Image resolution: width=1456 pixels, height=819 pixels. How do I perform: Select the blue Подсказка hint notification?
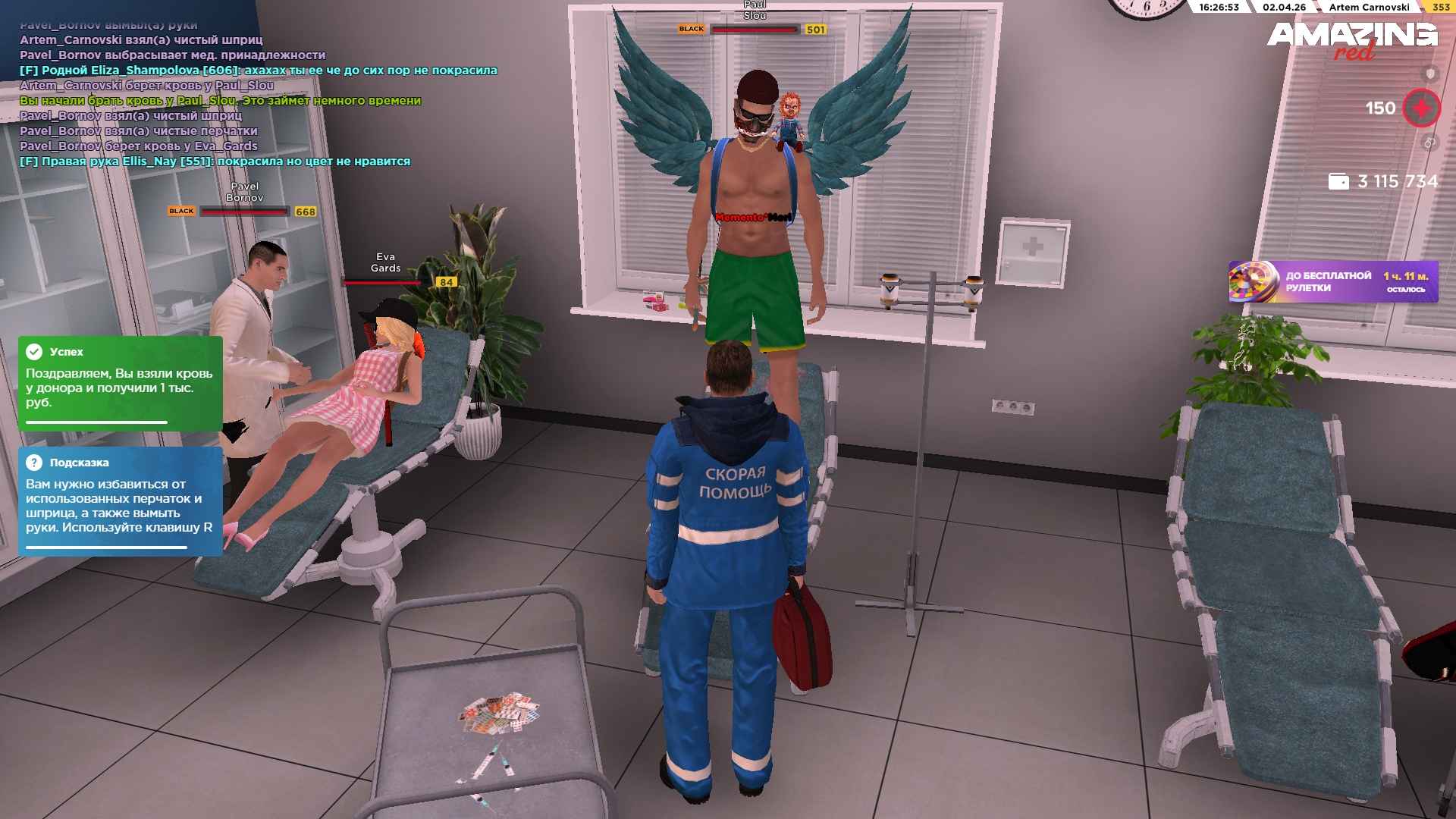[x=120, y=501]
